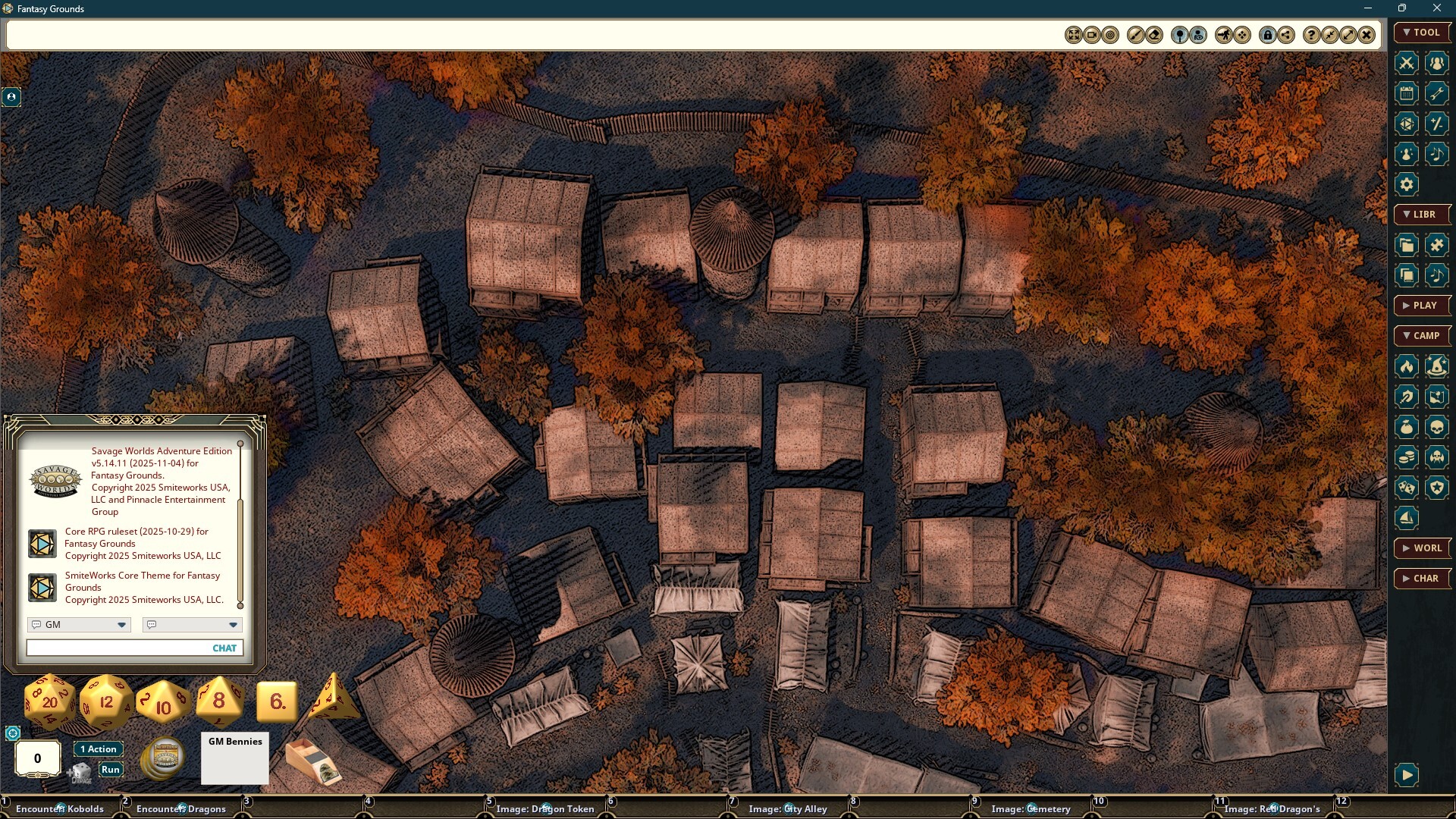Open the wizard hat icon under Campaign

point(1437,367)
